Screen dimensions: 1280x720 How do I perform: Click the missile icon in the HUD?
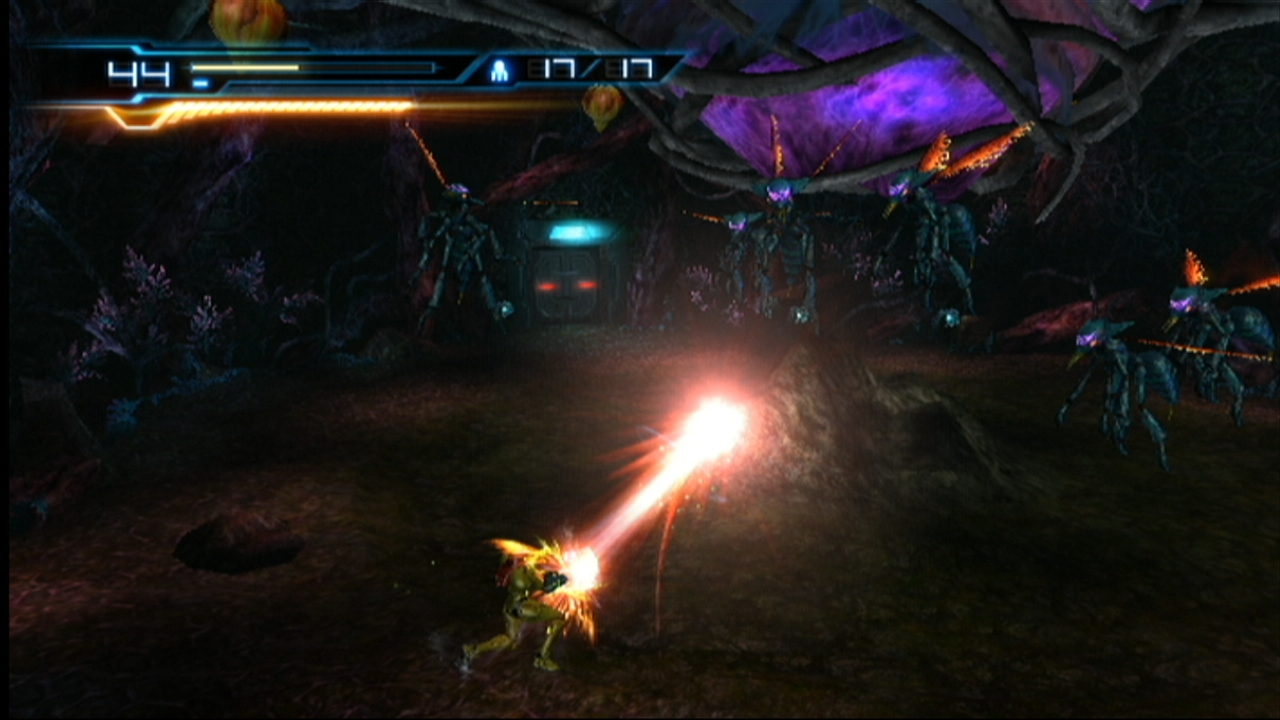coord(499,70)
